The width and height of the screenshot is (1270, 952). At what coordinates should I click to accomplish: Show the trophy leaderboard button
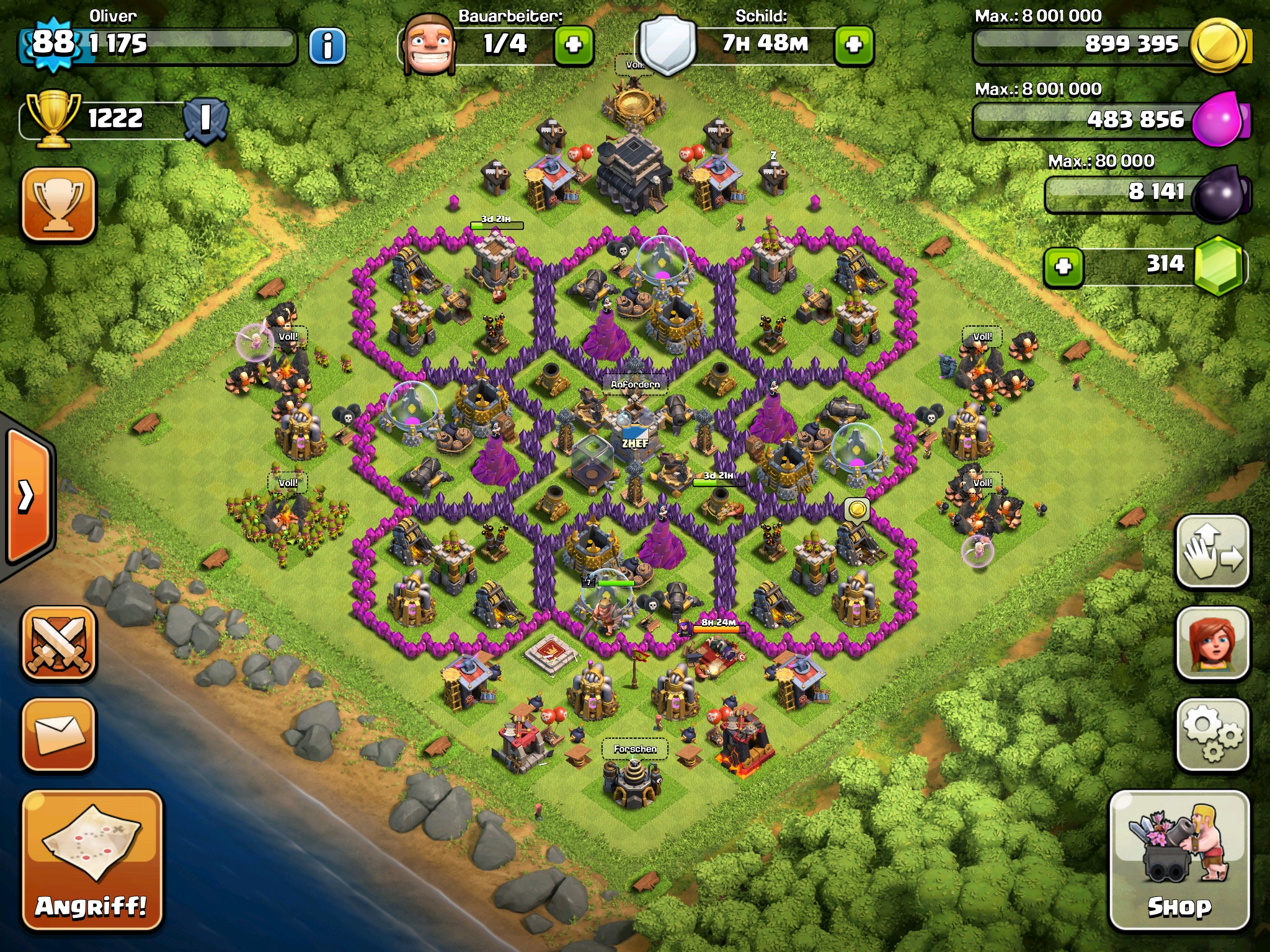pos(59,203)
